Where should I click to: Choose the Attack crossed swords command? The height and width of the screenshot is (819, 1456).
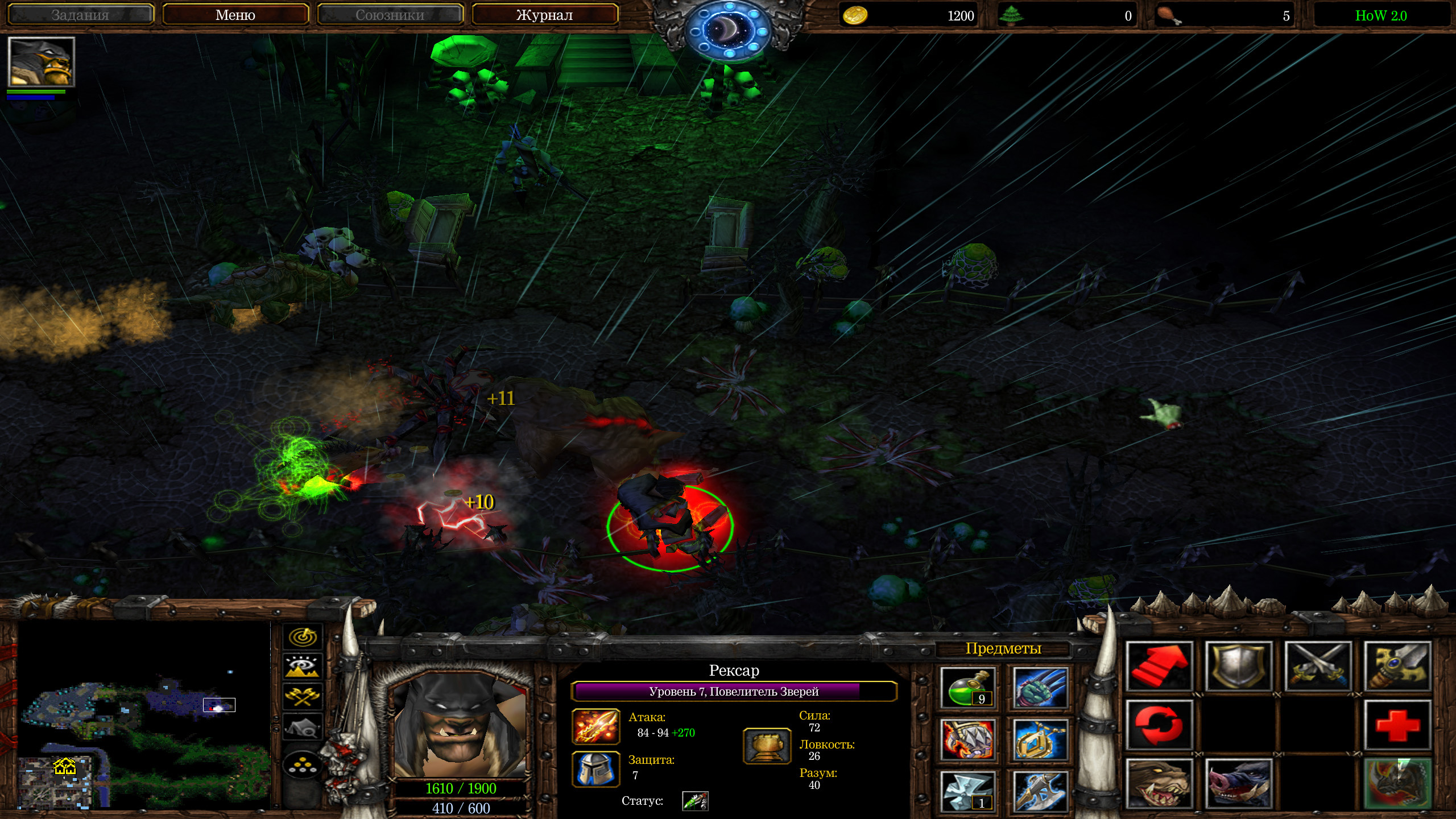tap(1318, 667)
